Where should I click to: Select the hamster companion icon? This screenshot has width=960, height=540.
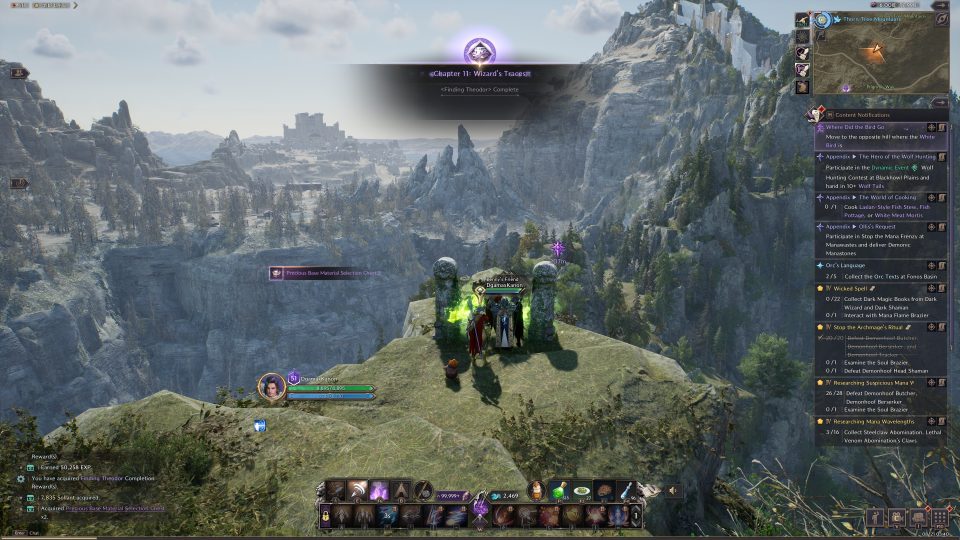(x=539, y=491)
